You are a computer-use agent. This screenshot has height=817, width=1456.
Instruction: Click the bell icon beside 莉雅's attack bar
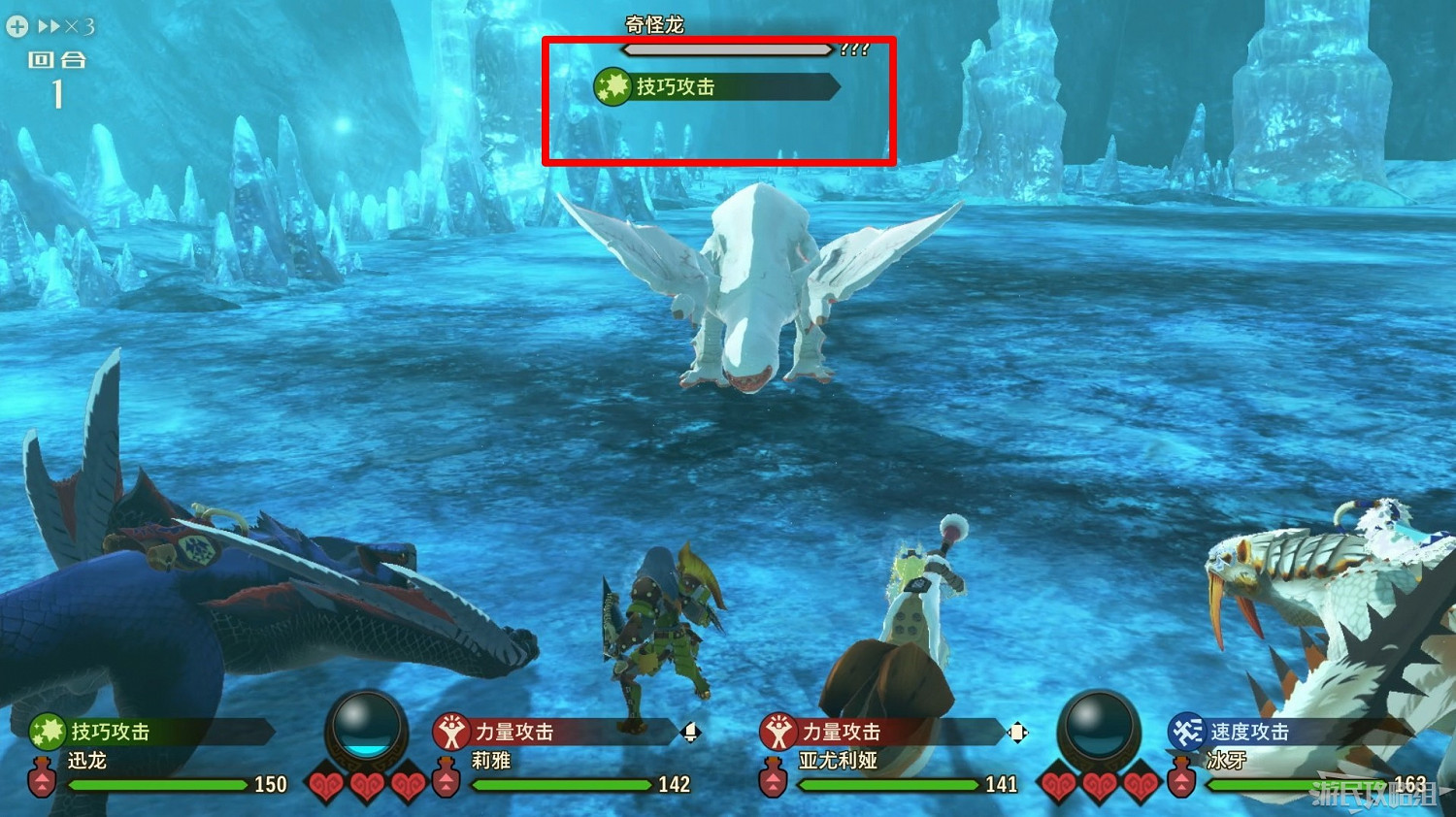(x=689, y=733)
